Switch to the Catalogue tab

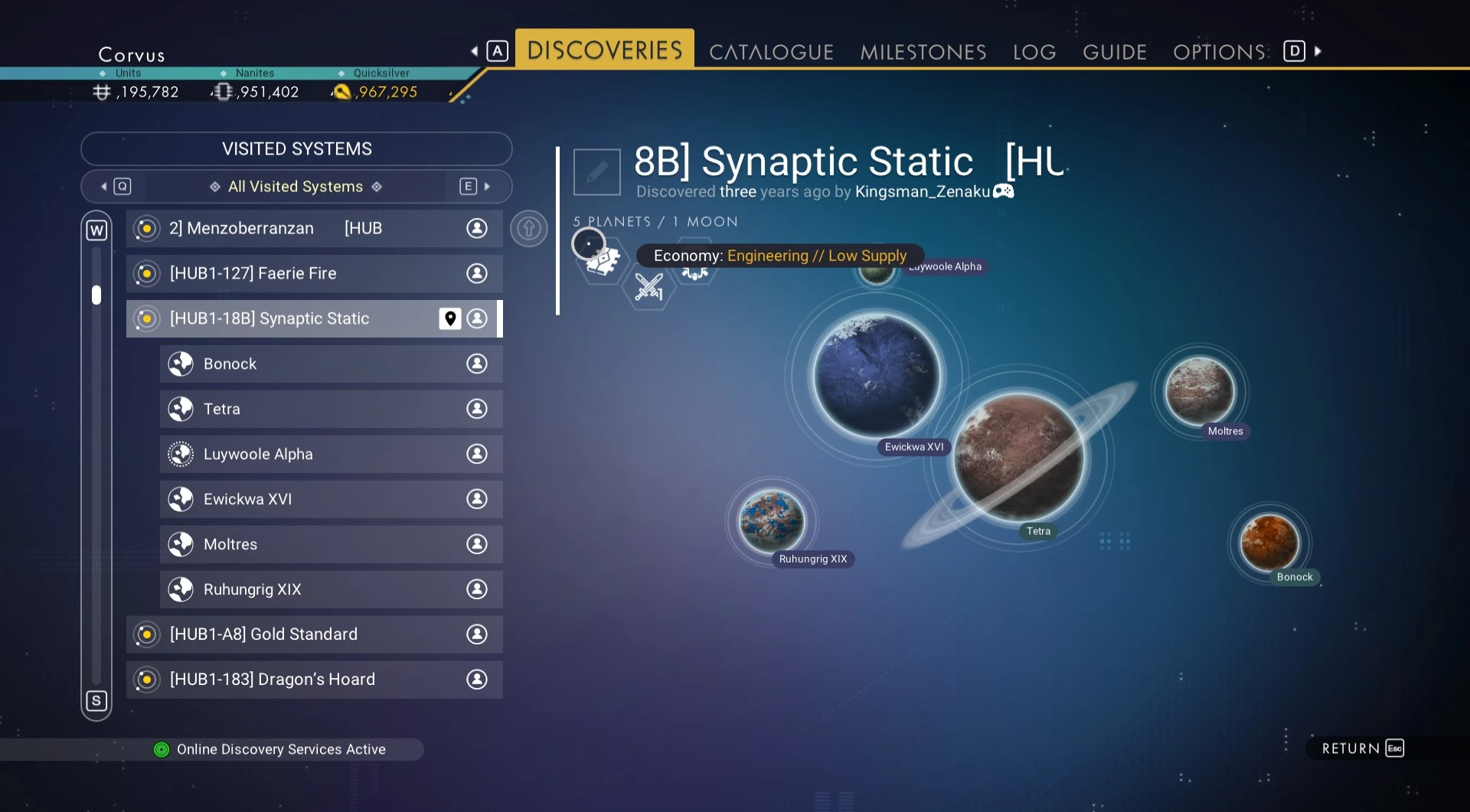pos(770,52)
